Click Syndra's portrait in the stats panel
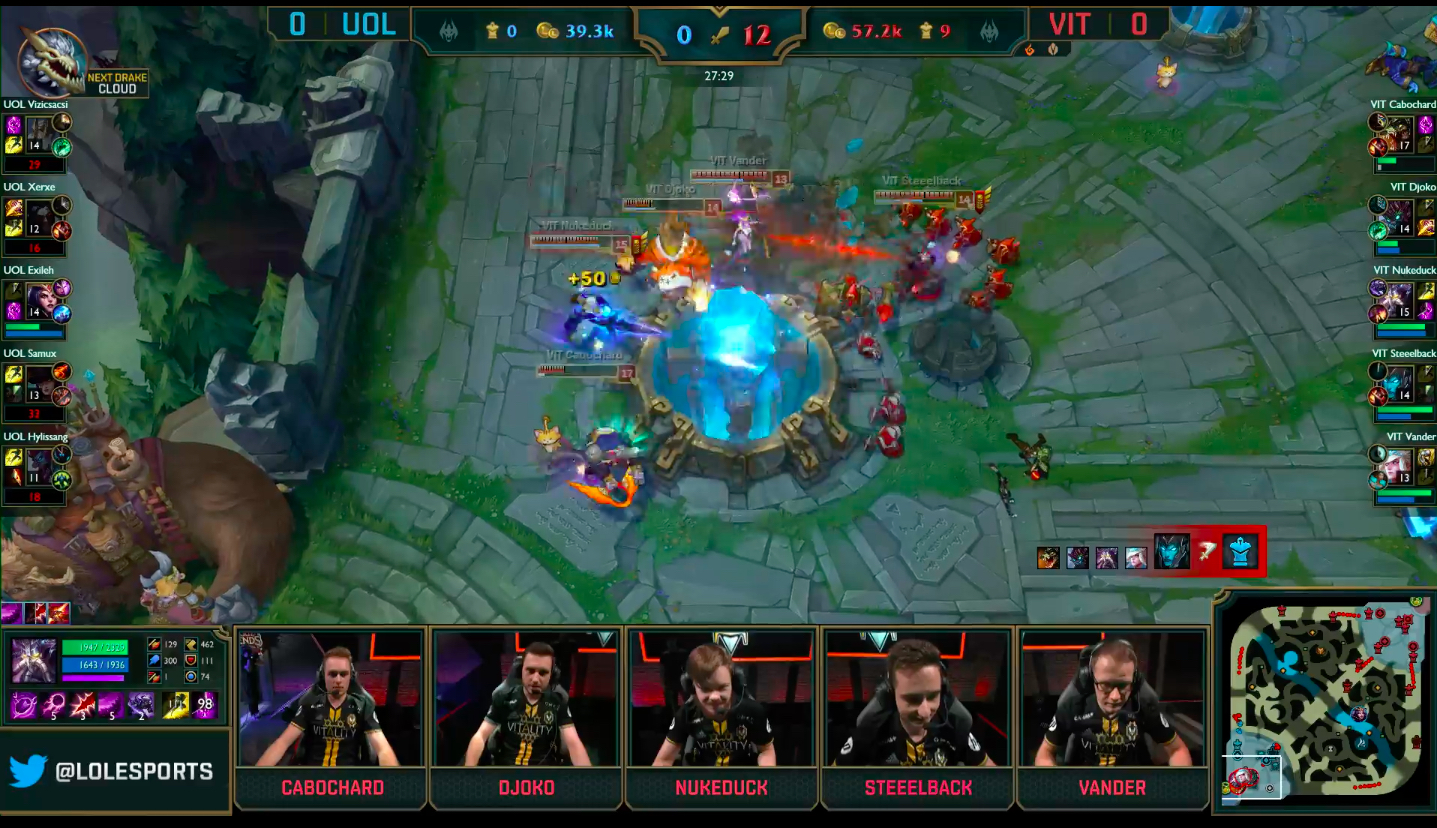The image size is (1437, 828). (x=34, y=660)
